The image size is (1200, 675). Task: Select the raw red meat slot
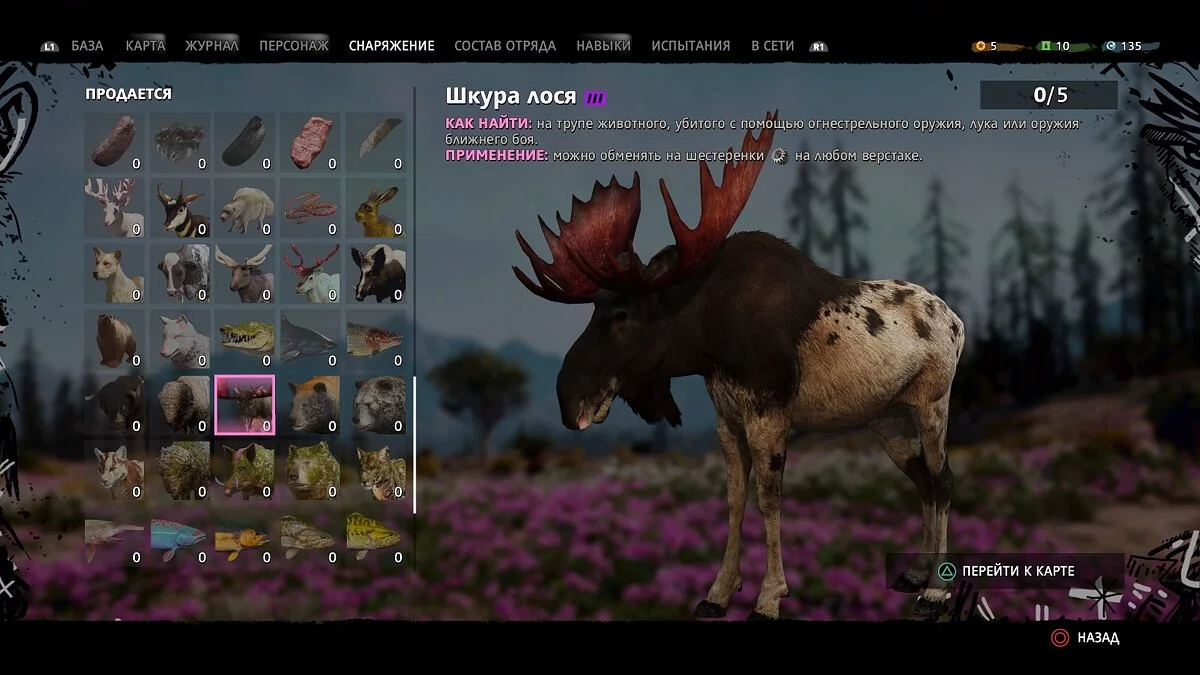click(312, 142)
